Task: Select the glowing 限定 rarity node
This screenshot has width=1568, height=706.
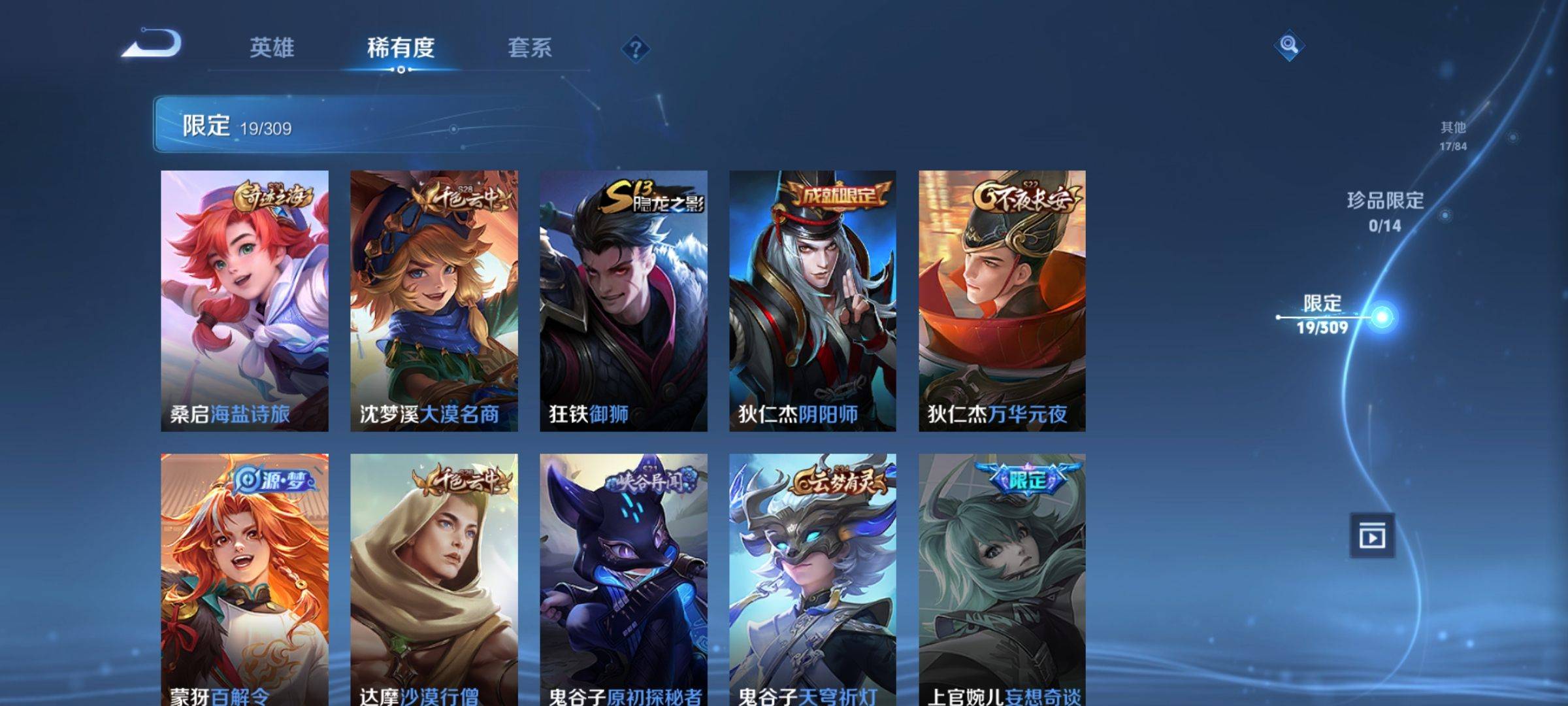Action: 1381,318
